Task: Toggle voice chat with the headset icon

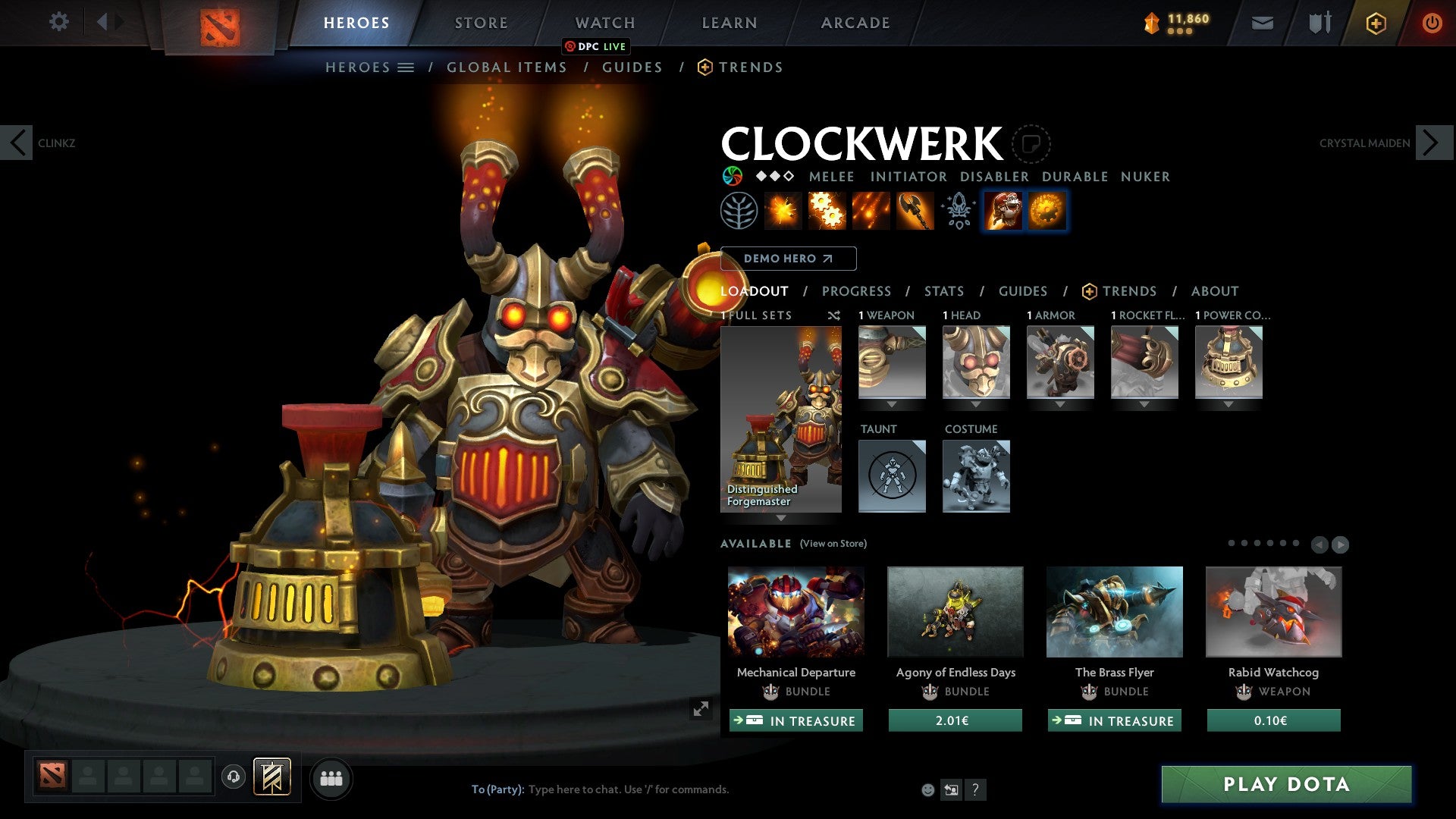Action: (x=233, y=778)
